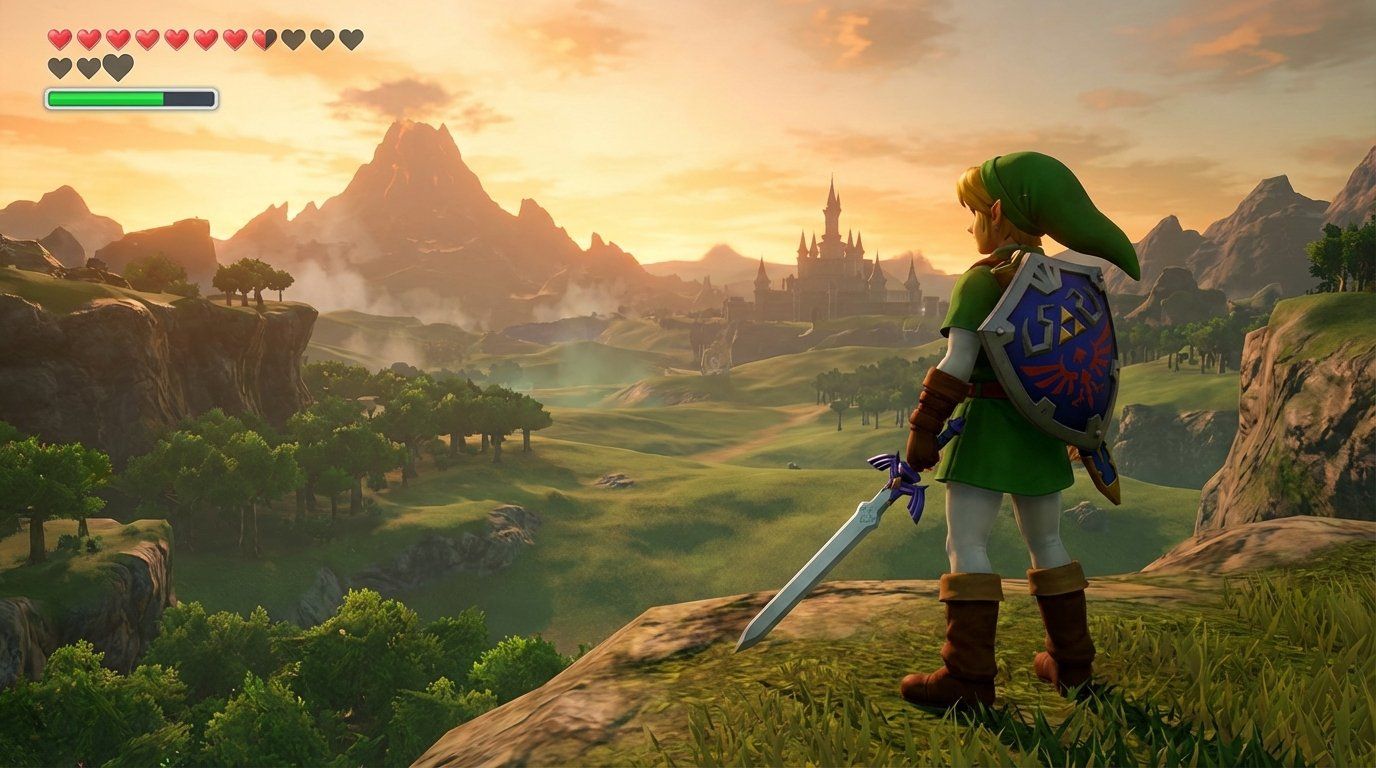Click the final gray heart on second row

pyautogui.click(x=117, y=64)
